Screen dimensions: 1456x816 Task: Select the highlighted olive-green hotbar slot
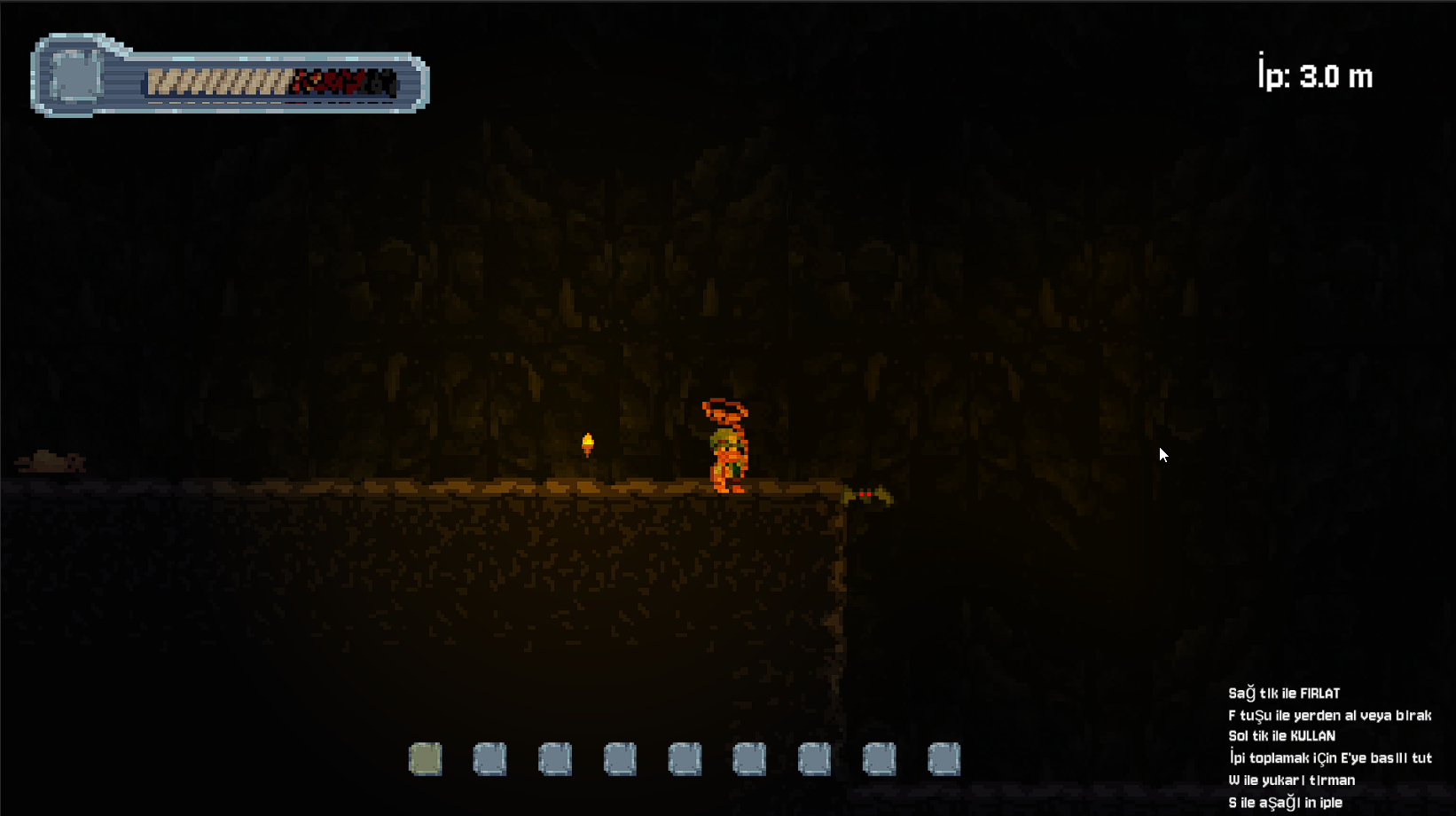426,759
